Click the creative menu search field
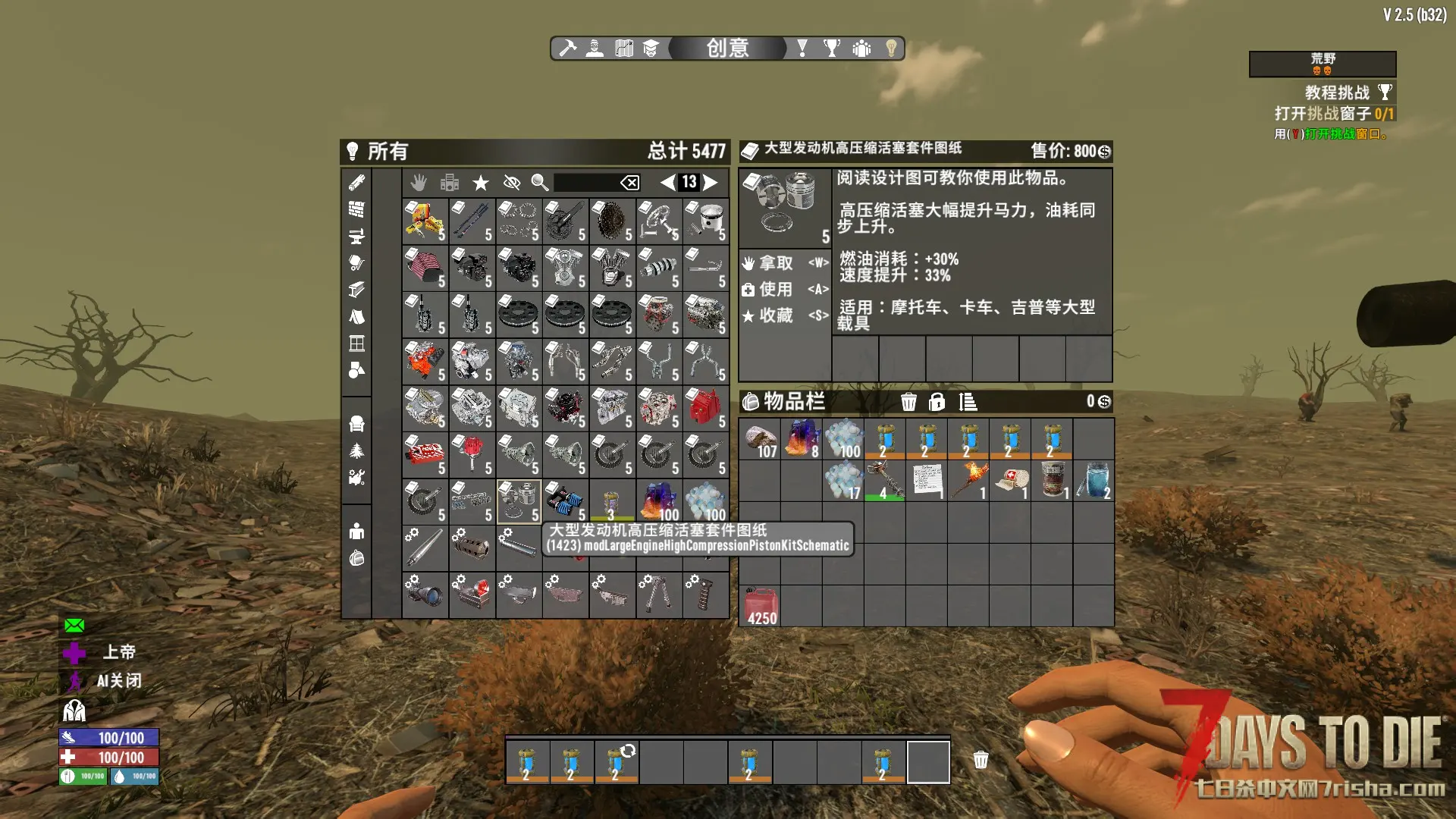 (x=585, y=182)
